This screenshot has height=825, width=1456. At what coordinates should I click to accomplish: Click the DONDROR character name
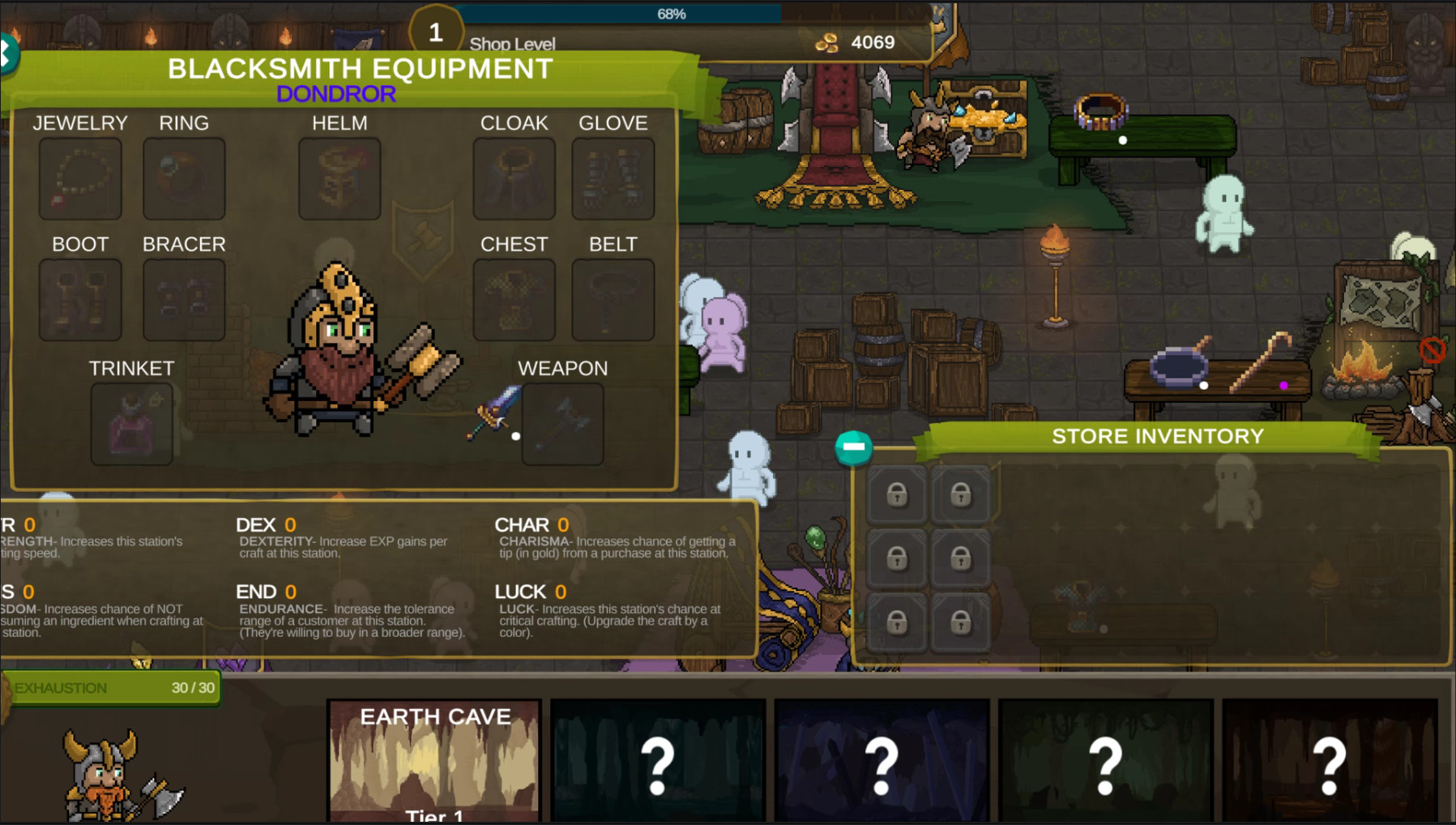[x=336, y=93]
